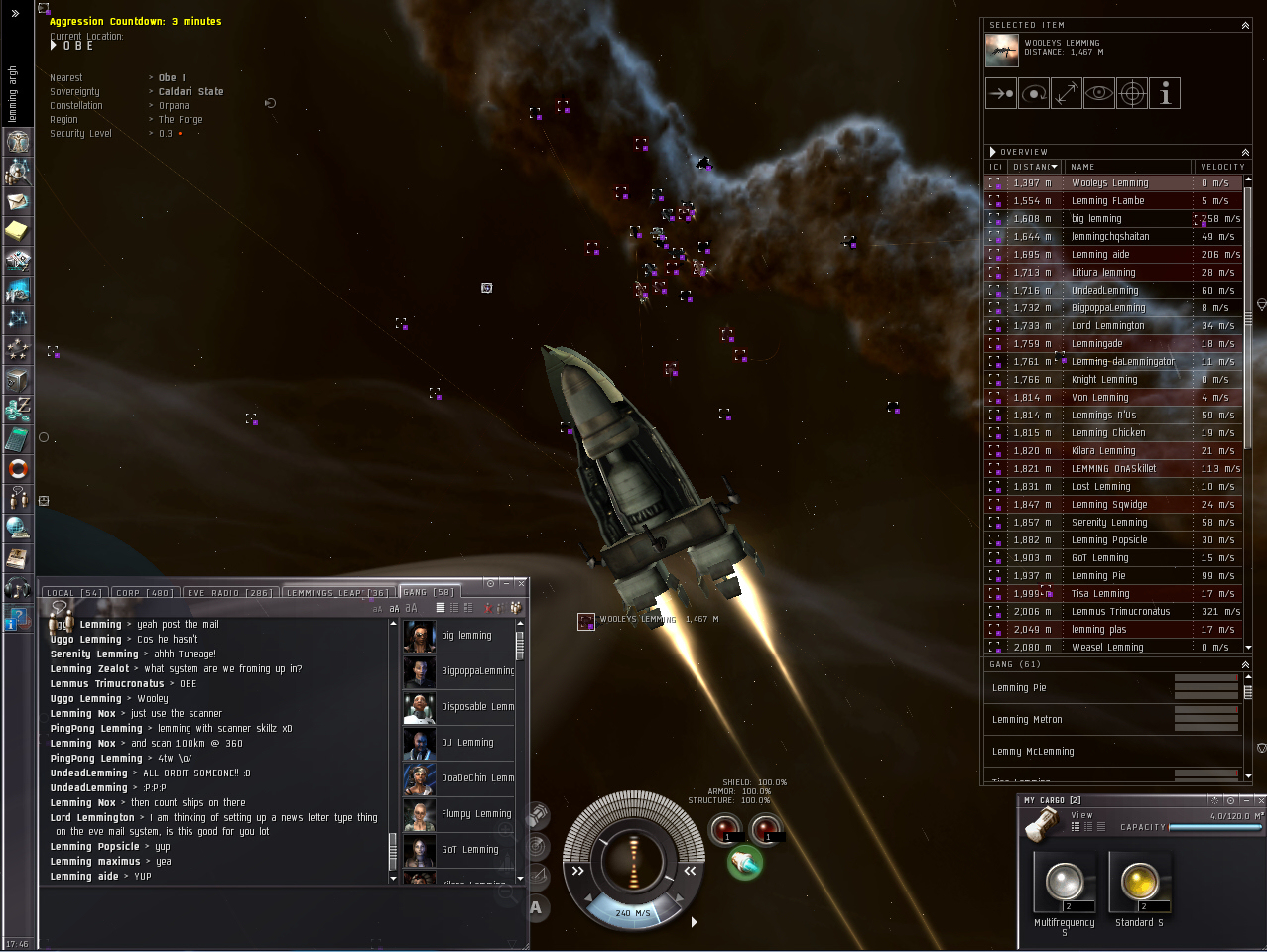Select Lemming Metron in the Gang panel

(x=1027, y=720)
